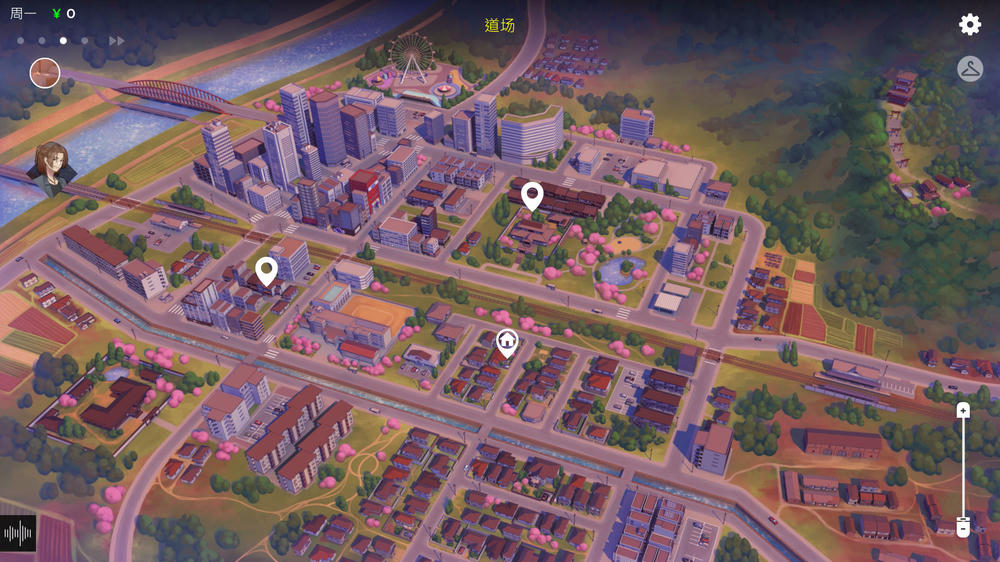Click the zoom slider track

pos(963,468)
